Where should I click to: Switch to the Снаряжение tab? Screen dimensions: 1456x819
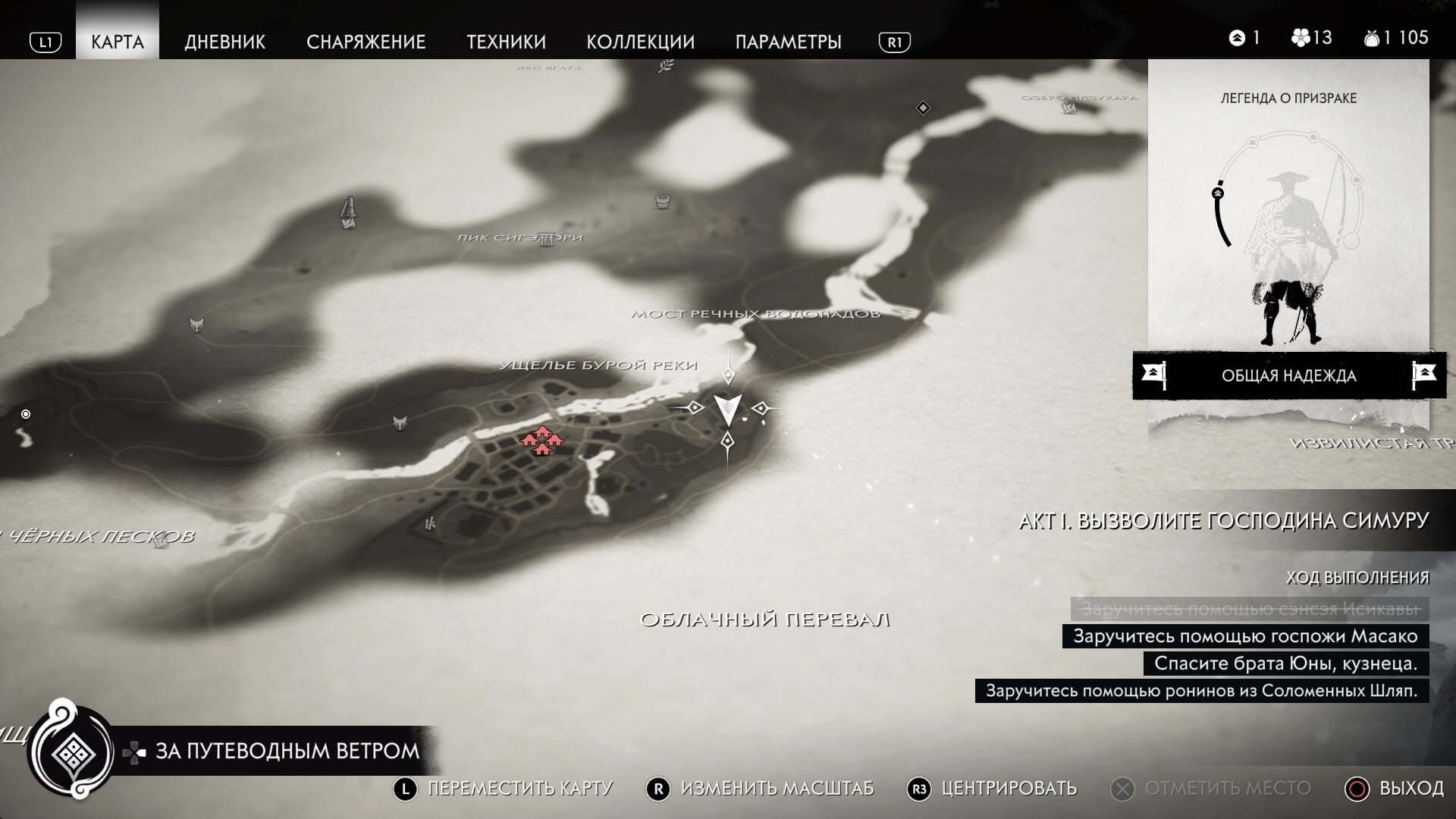(366, 42)
